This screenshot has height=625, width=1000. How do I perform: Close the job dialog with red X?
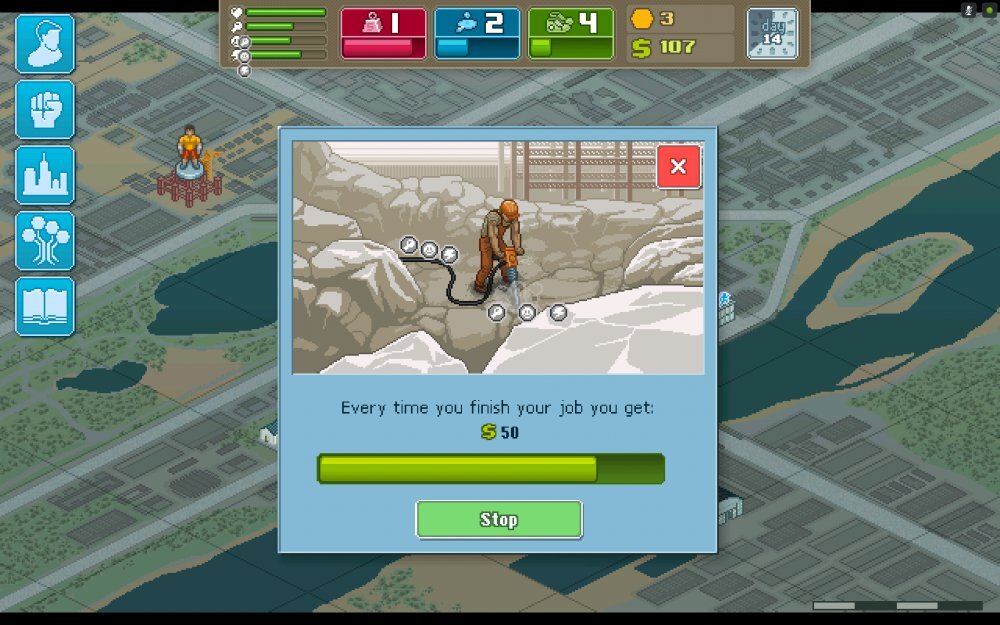tap(678, 167)
